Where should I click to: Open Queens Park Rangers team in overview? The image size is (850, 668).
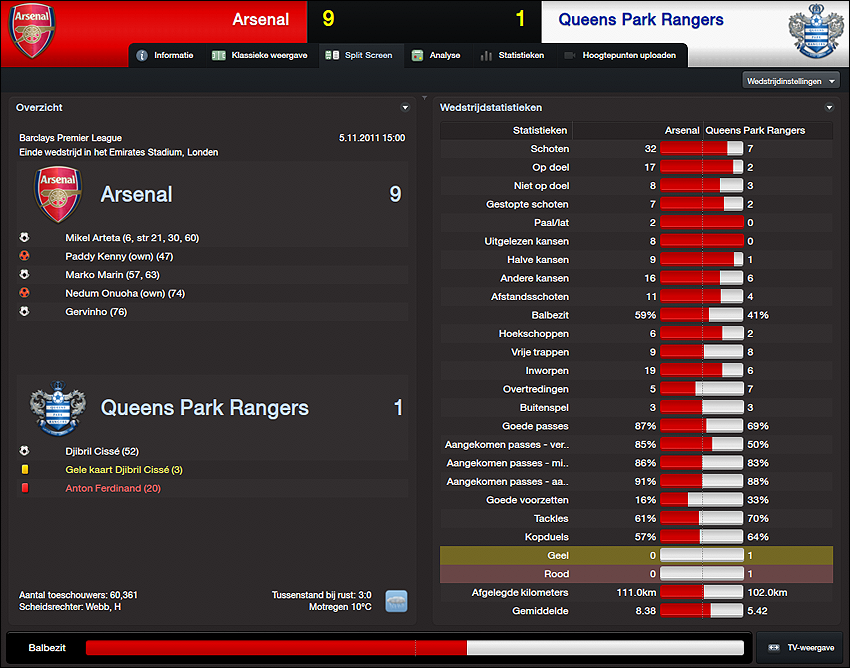(204, 408)
